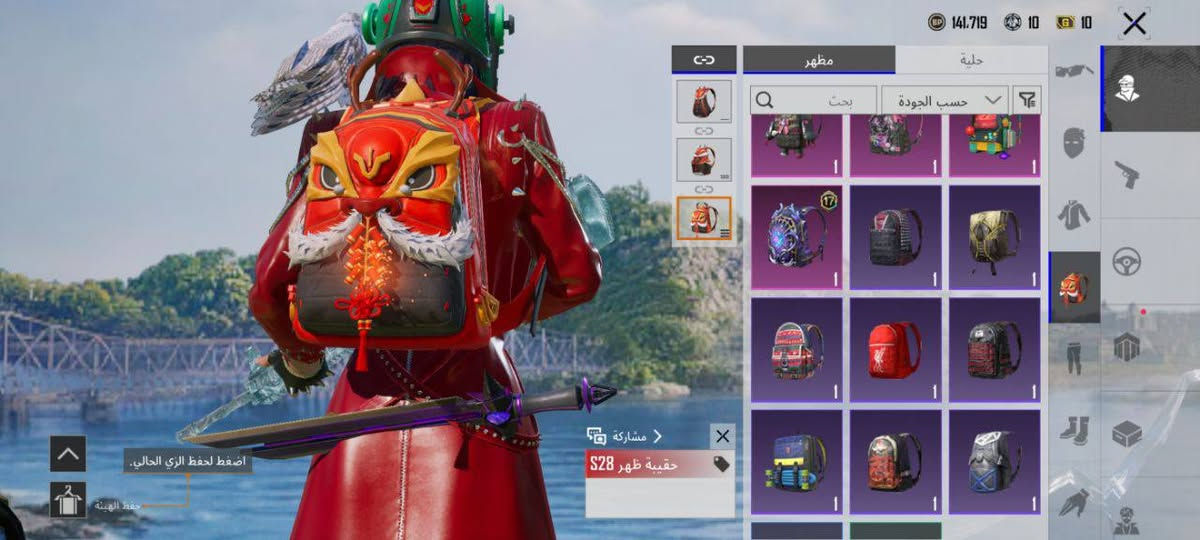1200x540 pixels.
Task: Close the inventory with the X button
Action: point(1134,24)
